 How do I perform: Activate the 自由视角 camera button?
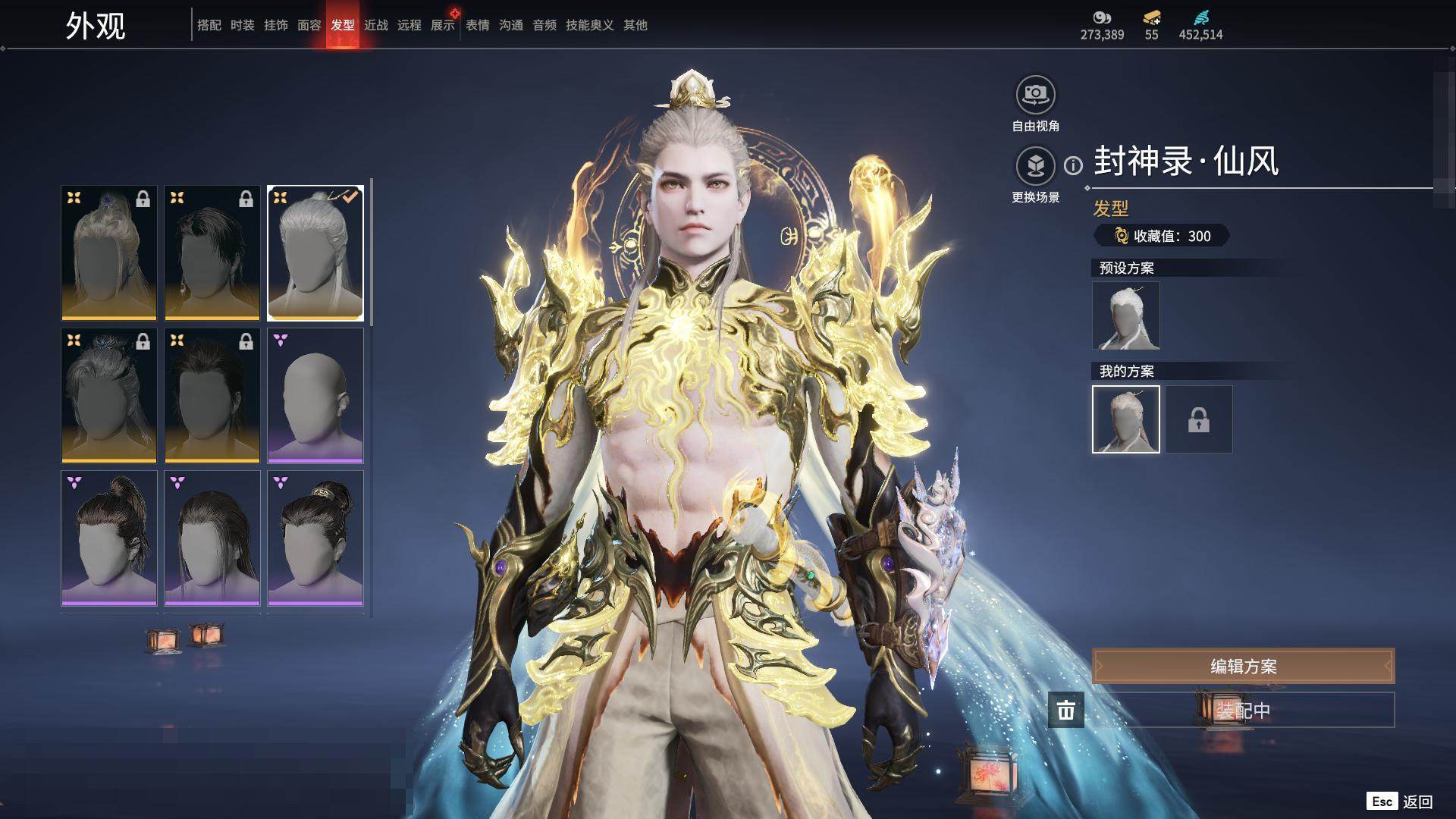point(1035,96)
